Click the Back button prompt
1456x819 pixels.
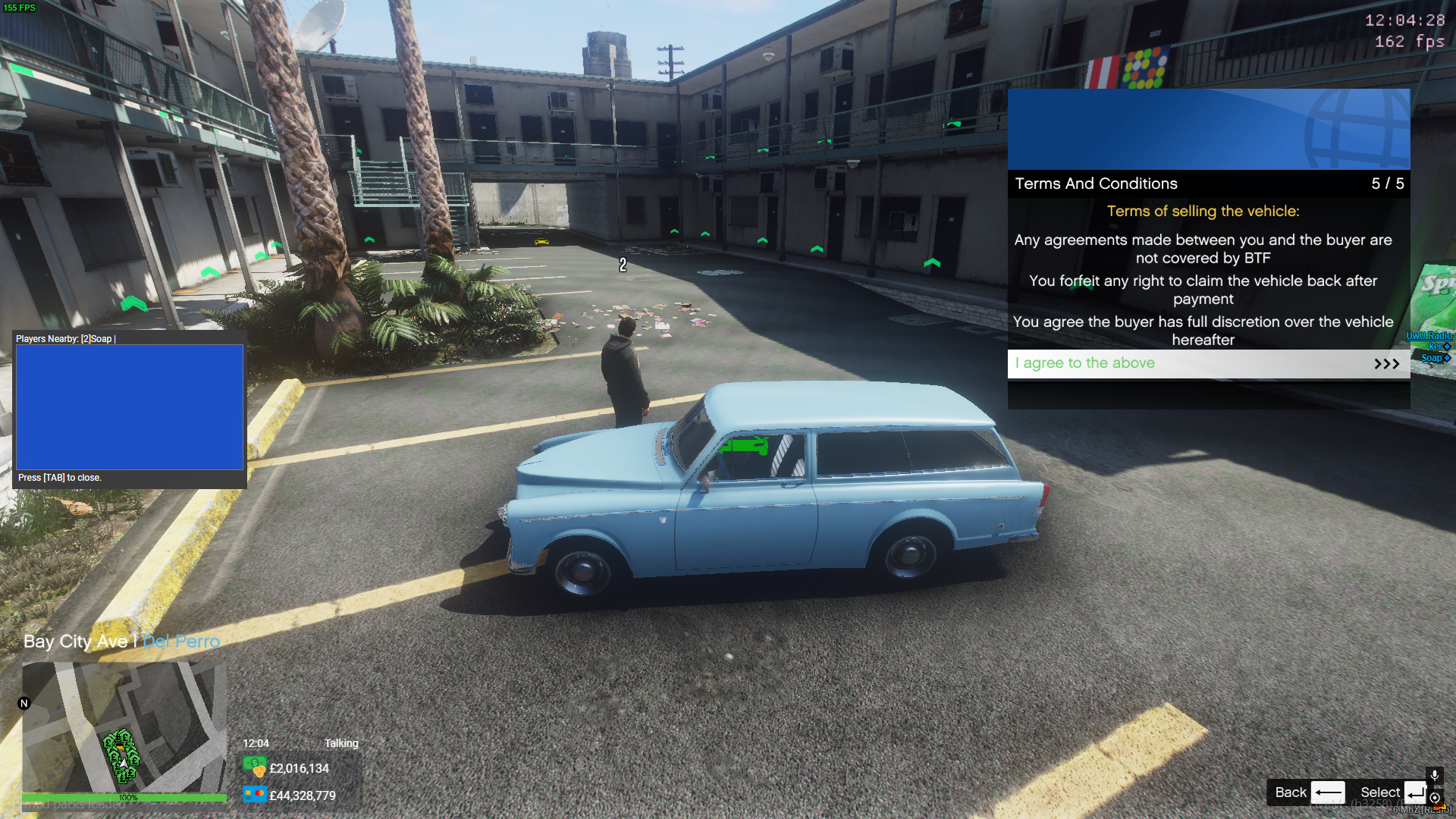1309,792
